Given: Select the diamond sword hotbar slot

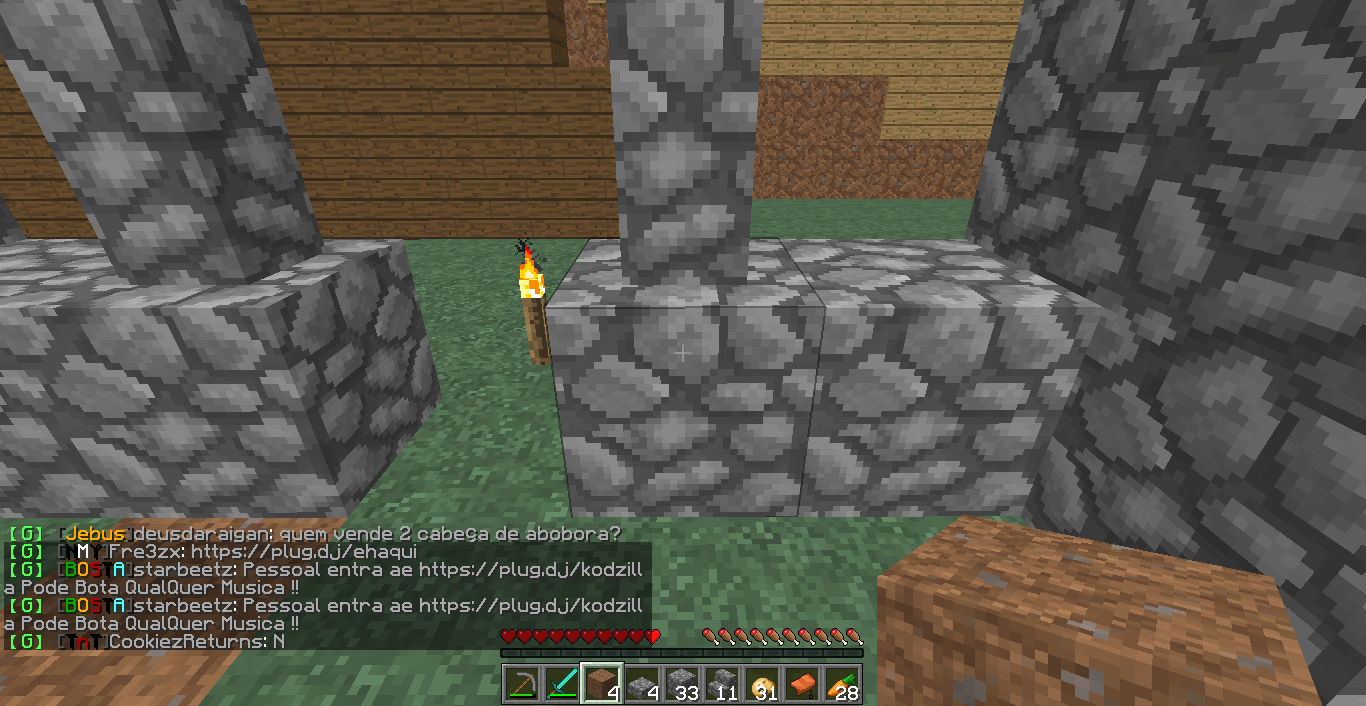Looking at the screenshot, I should pos(562,685).
